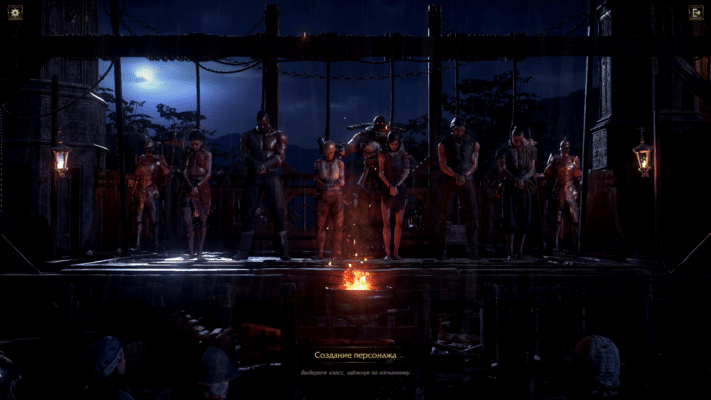Image resolution: width=711 pixels, height=400 pixels.
Task: Open the settings gear icon
Action: coord(15,13)
